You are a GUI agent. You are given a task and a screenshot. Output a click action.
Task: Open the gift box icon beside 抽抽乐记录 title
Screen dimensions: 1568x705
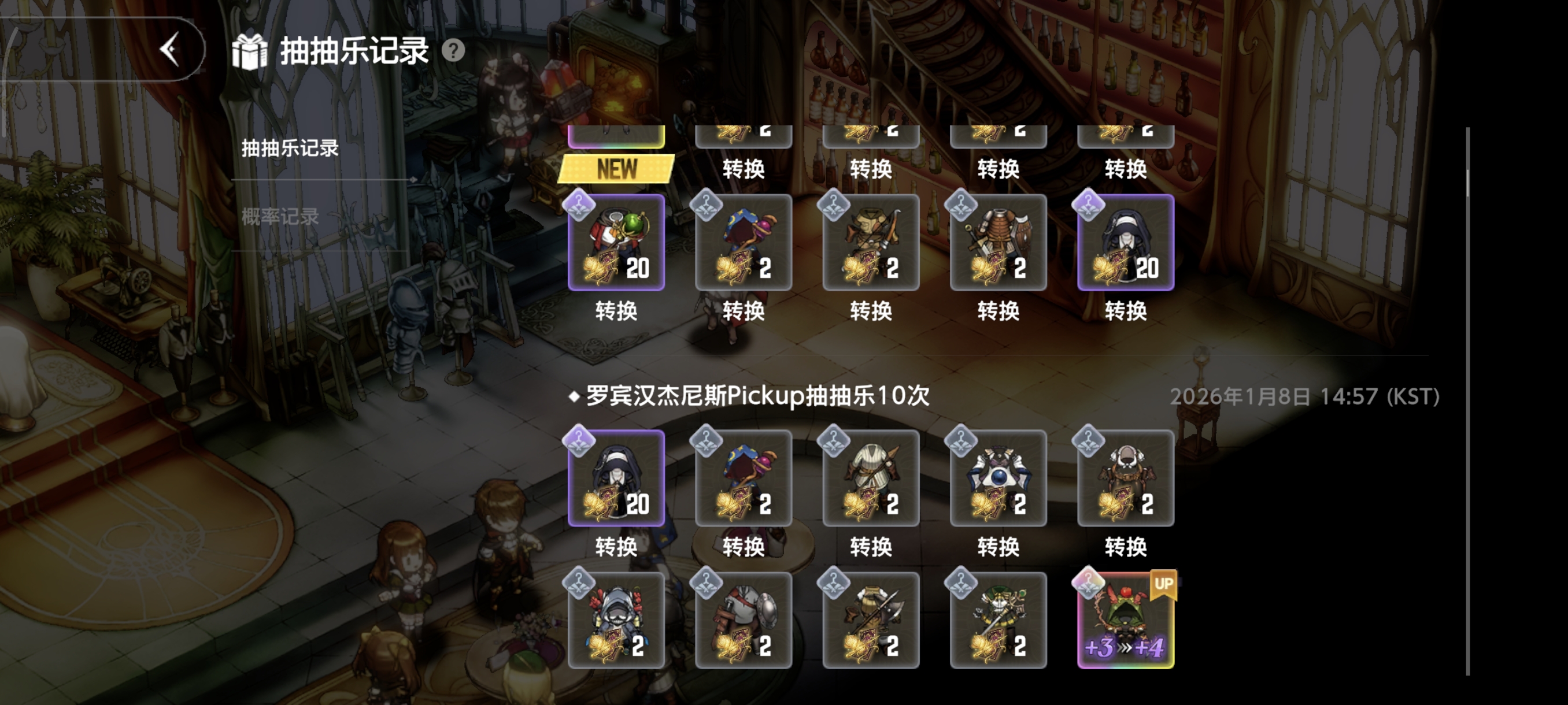pyautogui.click(x=250, y=51)
